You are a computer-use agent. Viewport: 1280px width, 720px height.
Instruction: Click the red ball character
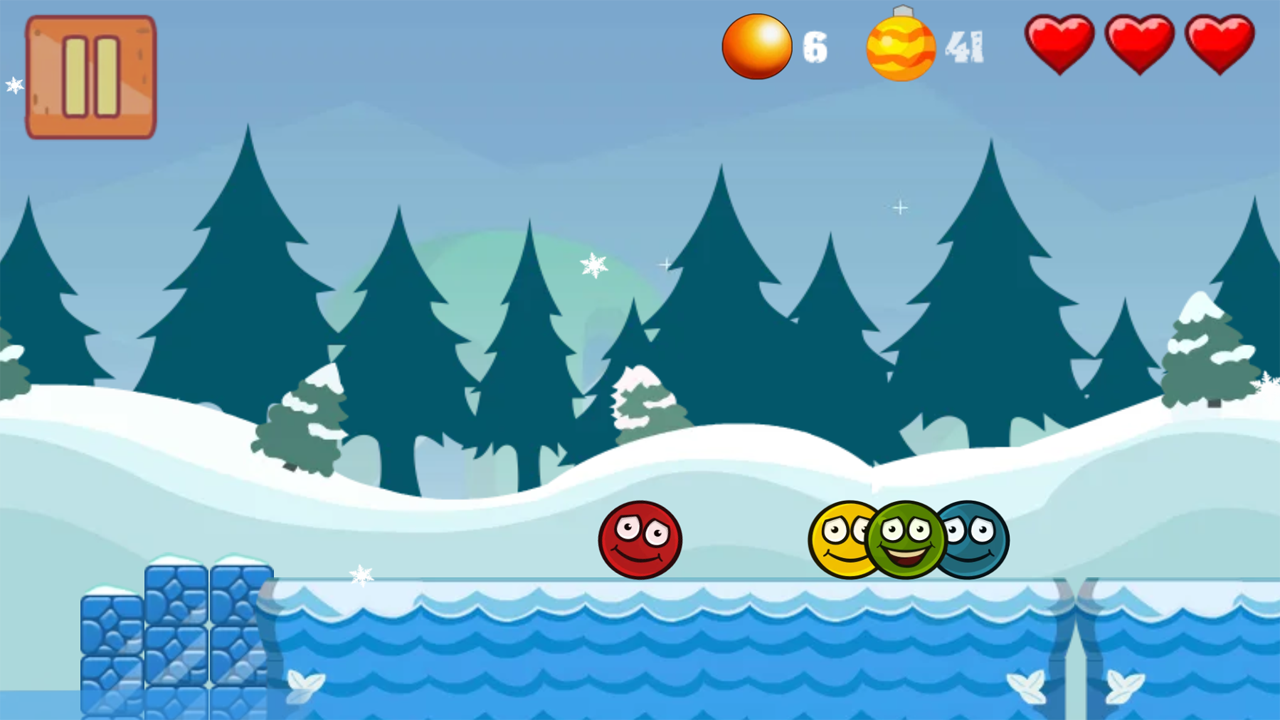(640, 540)
